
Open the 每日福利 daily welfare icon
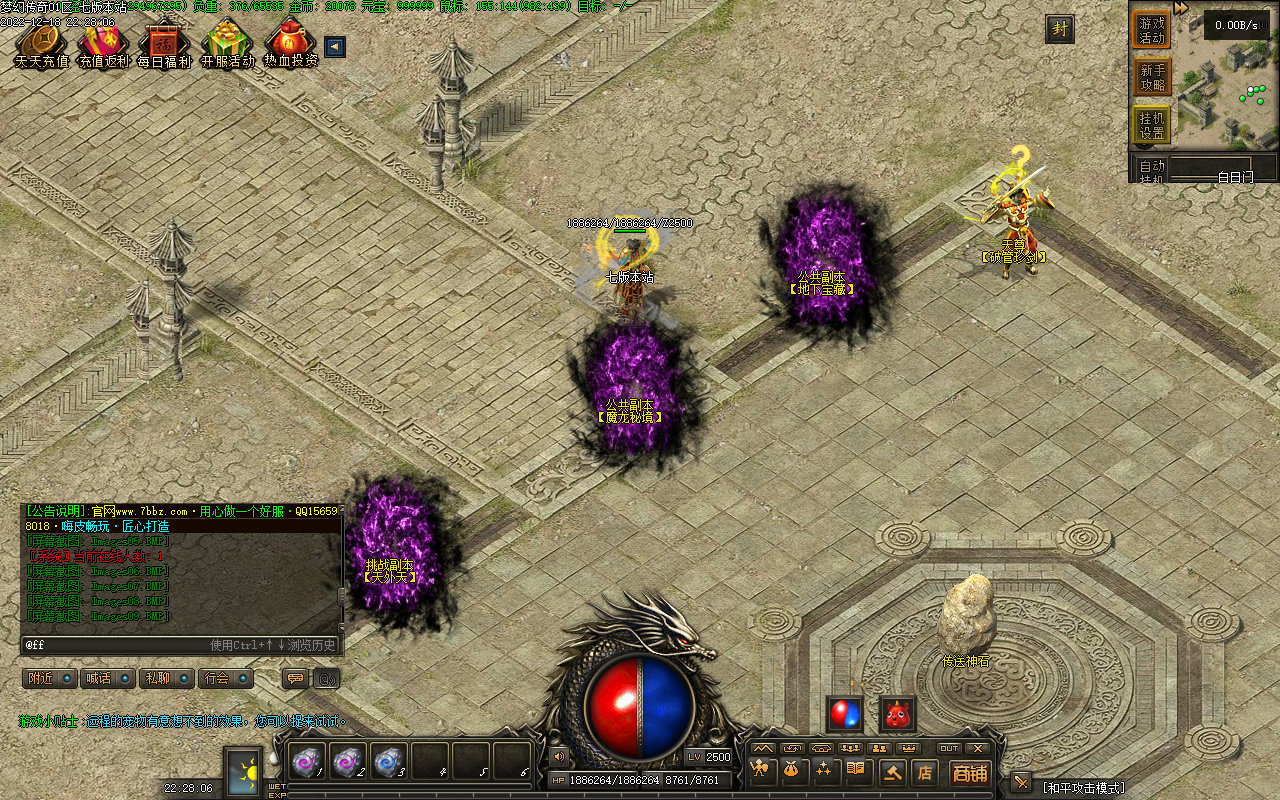[x=164, y=44]
